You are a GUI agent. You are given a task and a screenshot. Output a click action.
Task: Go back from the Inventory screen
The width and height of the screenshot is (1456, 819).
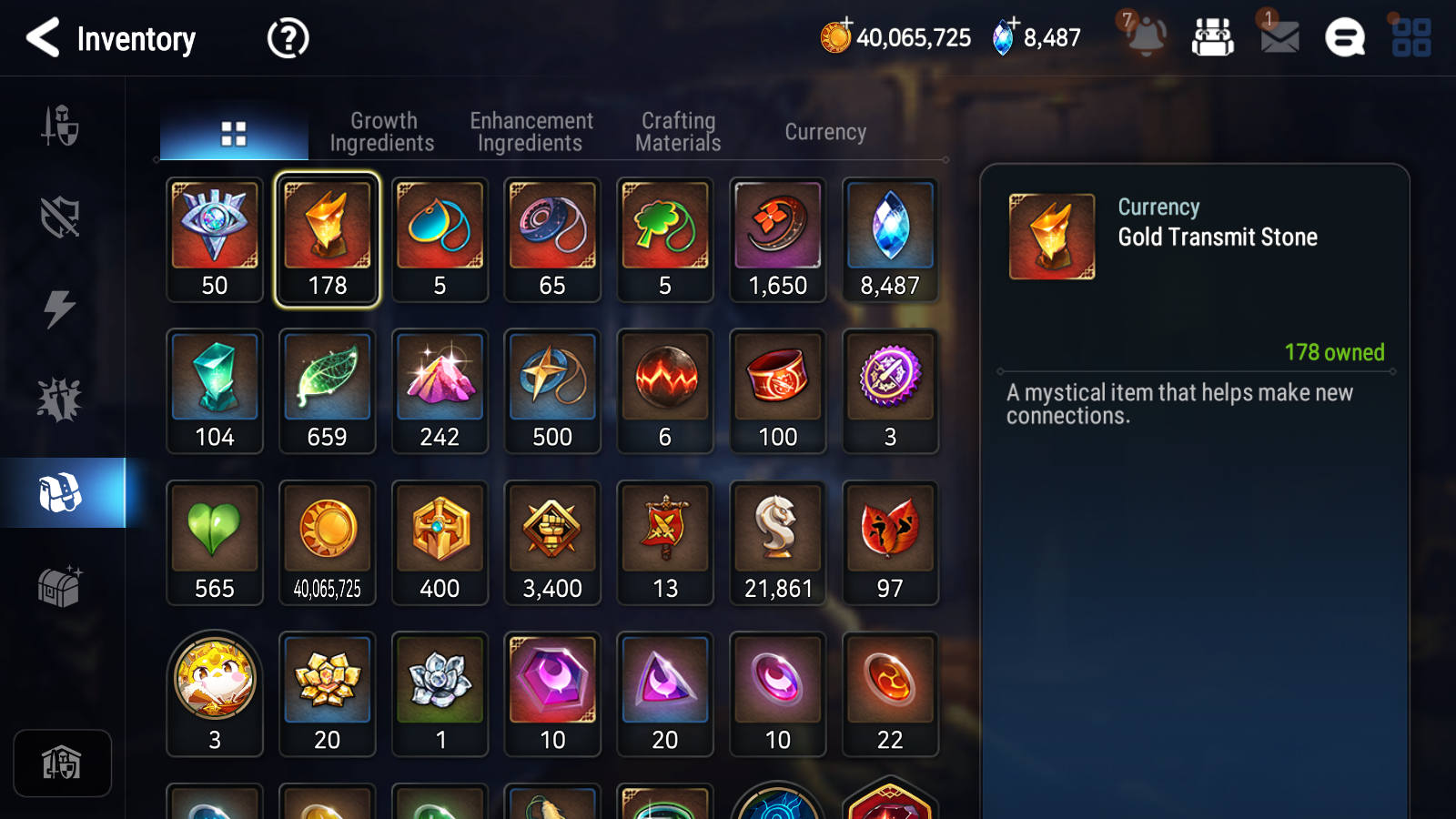pos(43,38)
